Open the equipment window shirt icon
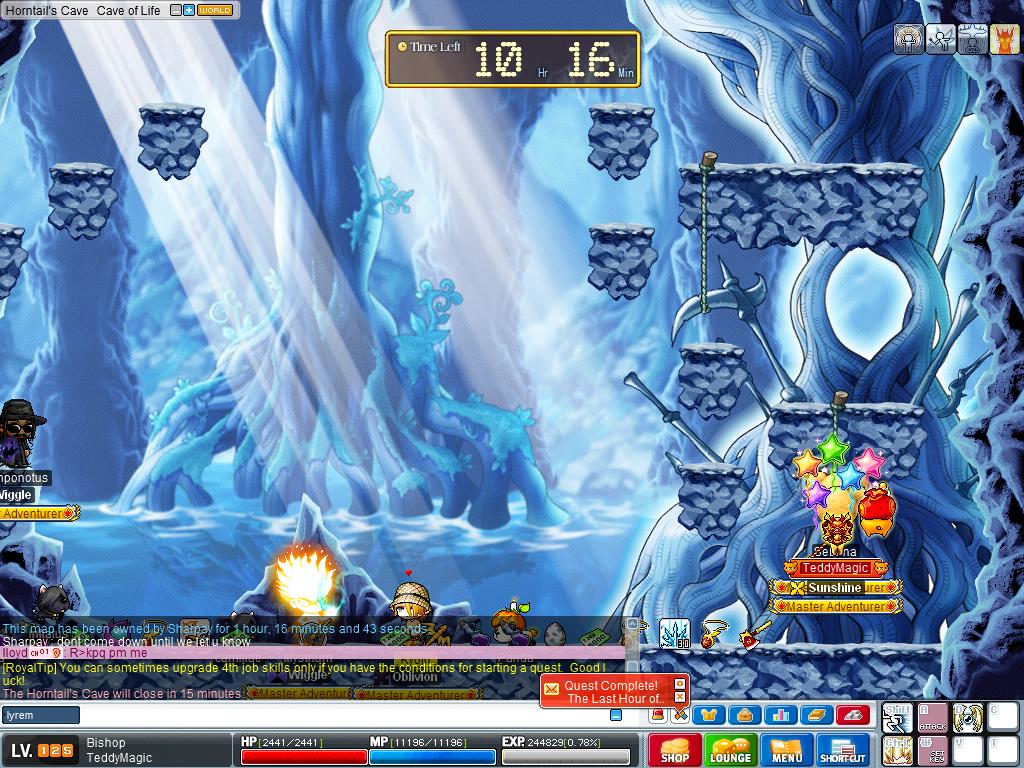The height and width of the screenshot is (768, 1024). click(x=711, y=714)
